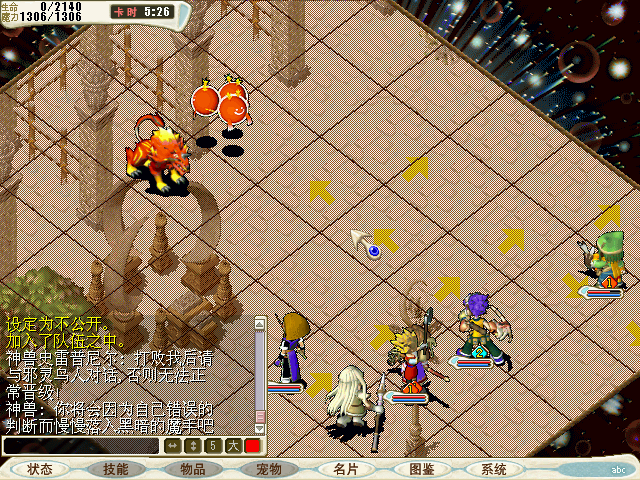Viewport: 640px width, 480px height.
Task: Pick the red chat color swatch
Action: click(x=253, y=446)
